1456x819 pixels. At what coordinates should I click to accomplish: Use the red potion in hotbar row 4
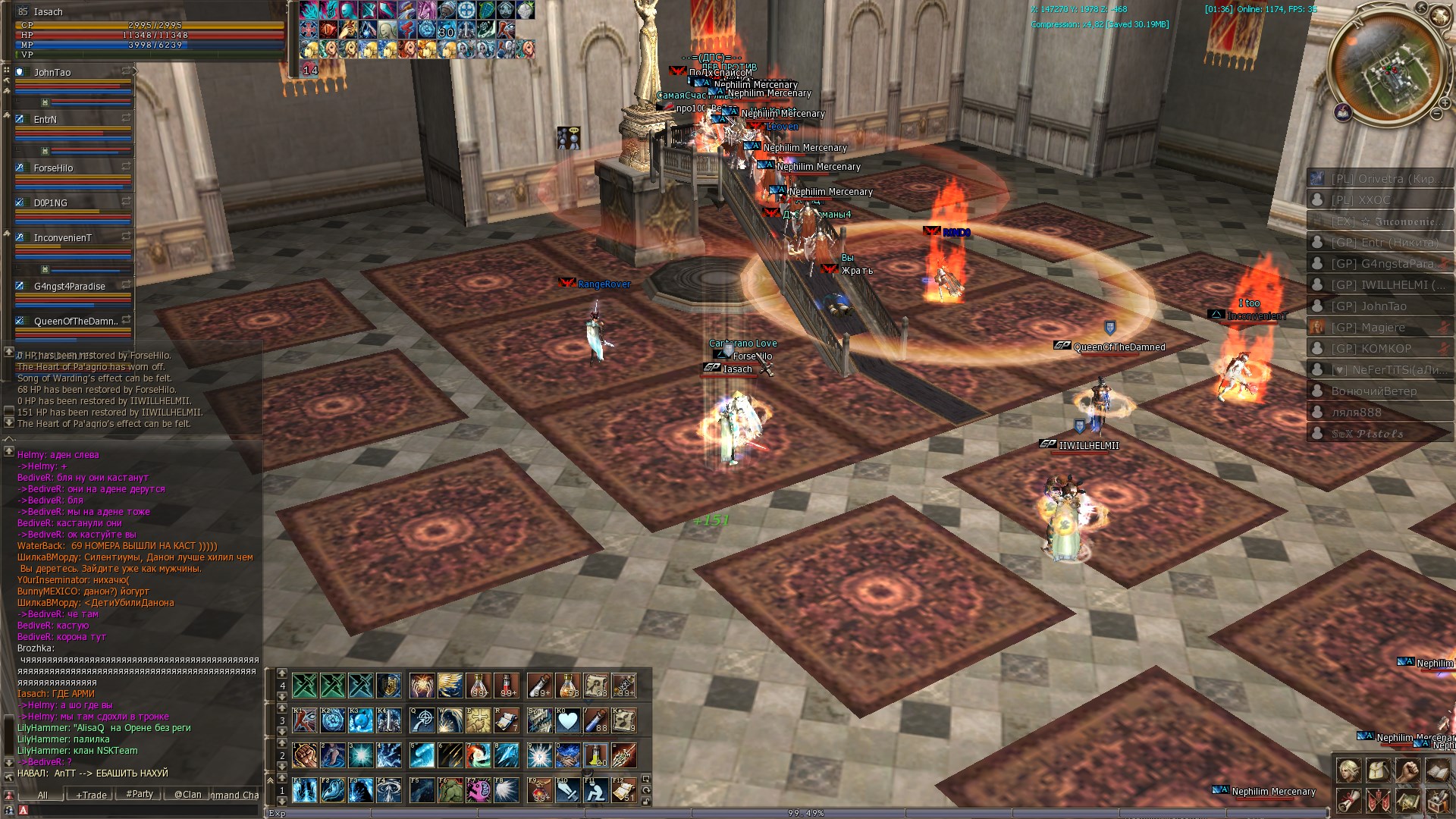[507, 686]
